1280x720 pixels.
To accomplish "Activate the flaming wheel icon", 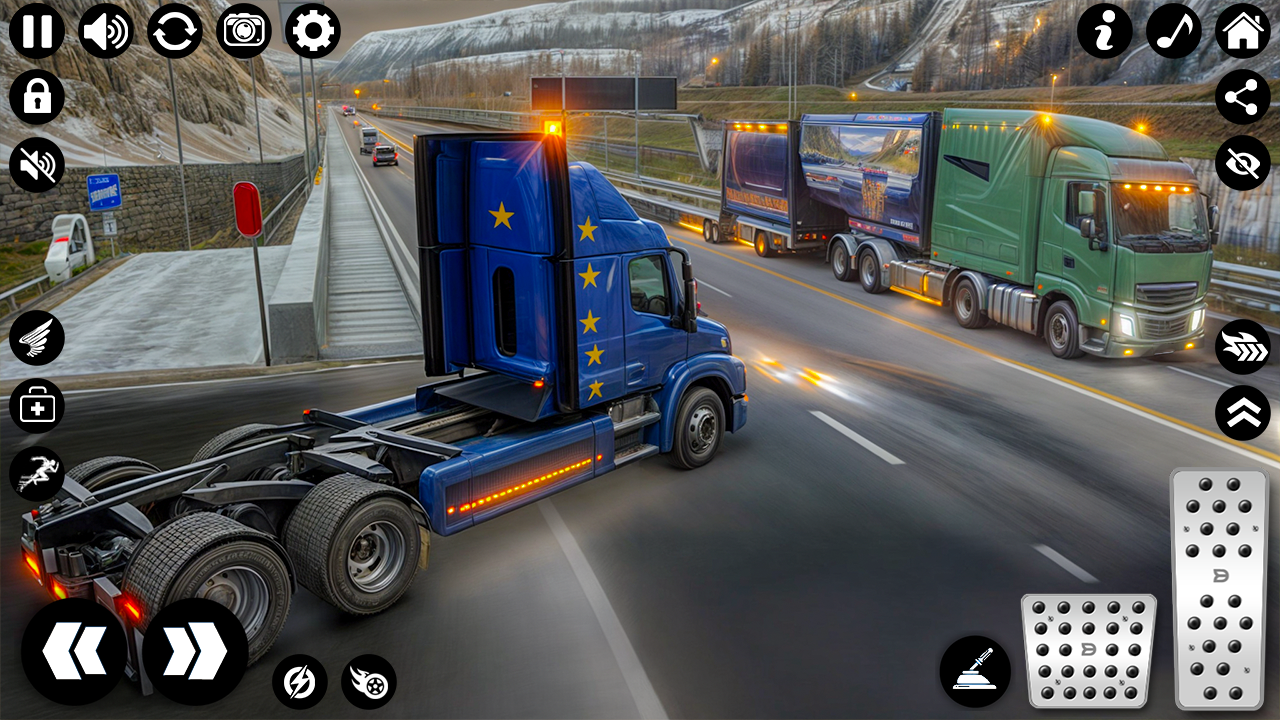I will [x=369, y=682].
